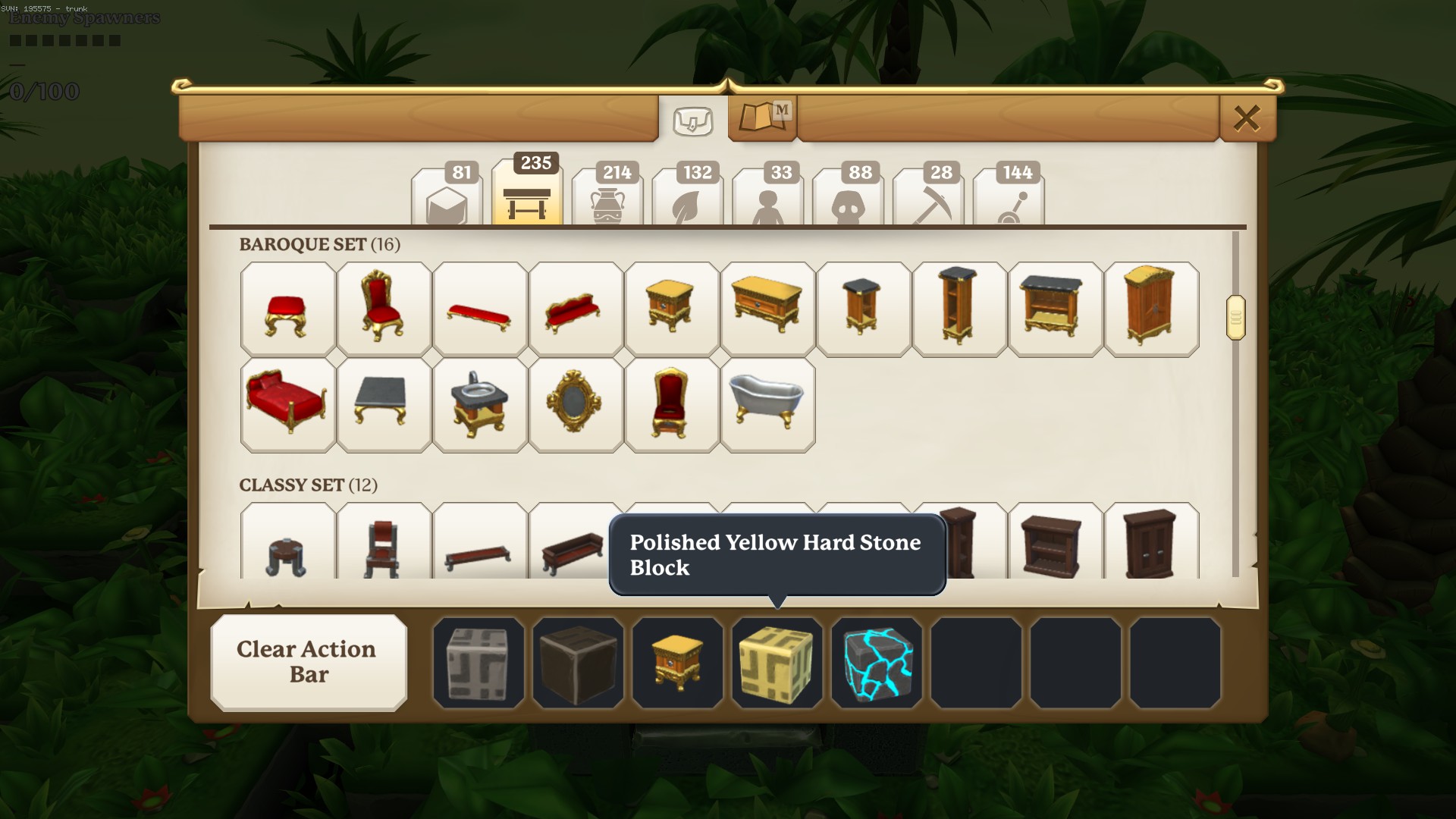Open the map tab with book icon

(762, 118)
